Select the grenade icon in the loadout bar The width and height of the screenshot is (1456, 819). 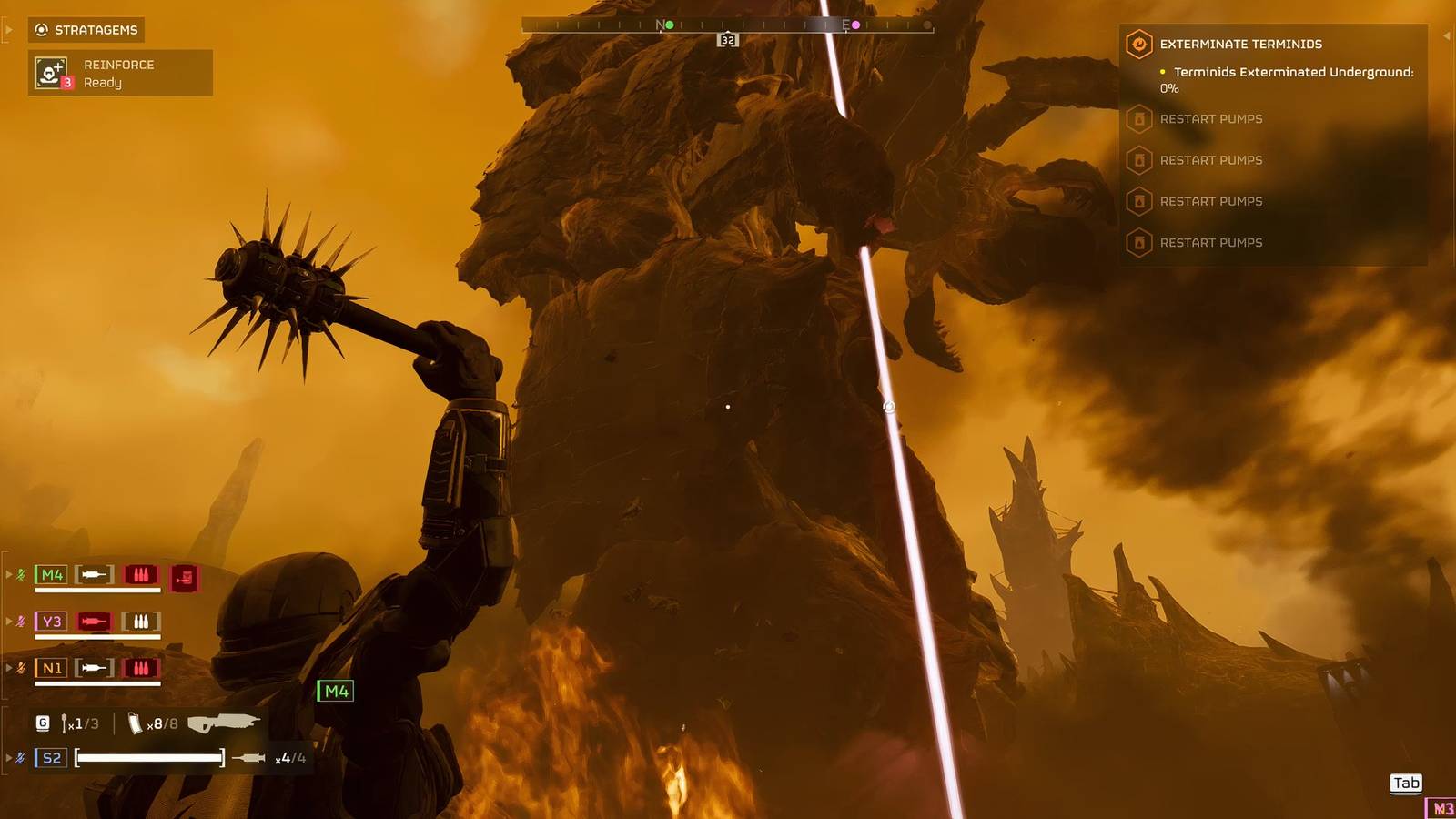click(42, 722)
